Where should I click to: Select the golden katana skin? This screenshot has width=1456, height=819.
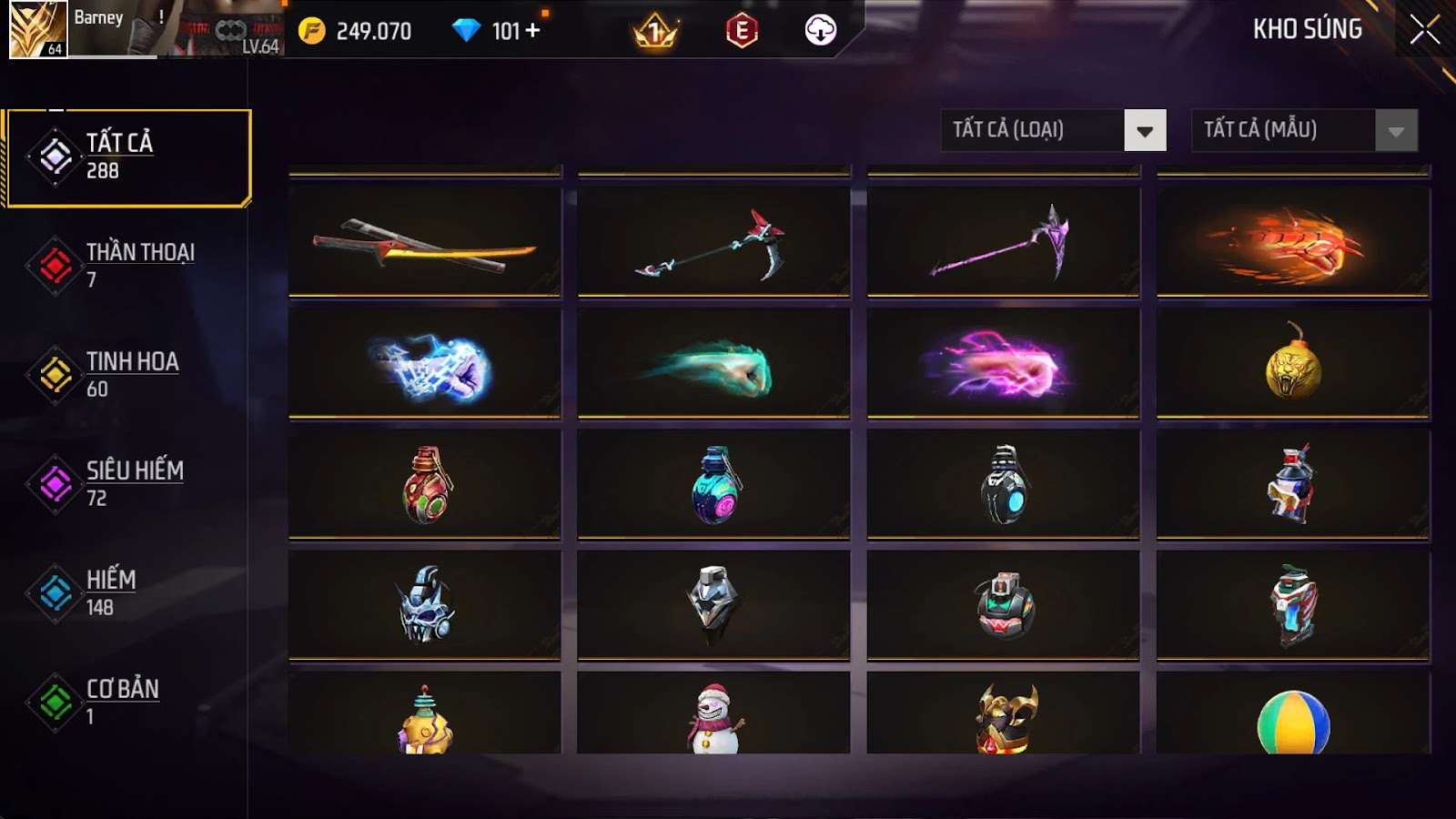[x=425, y=242]
